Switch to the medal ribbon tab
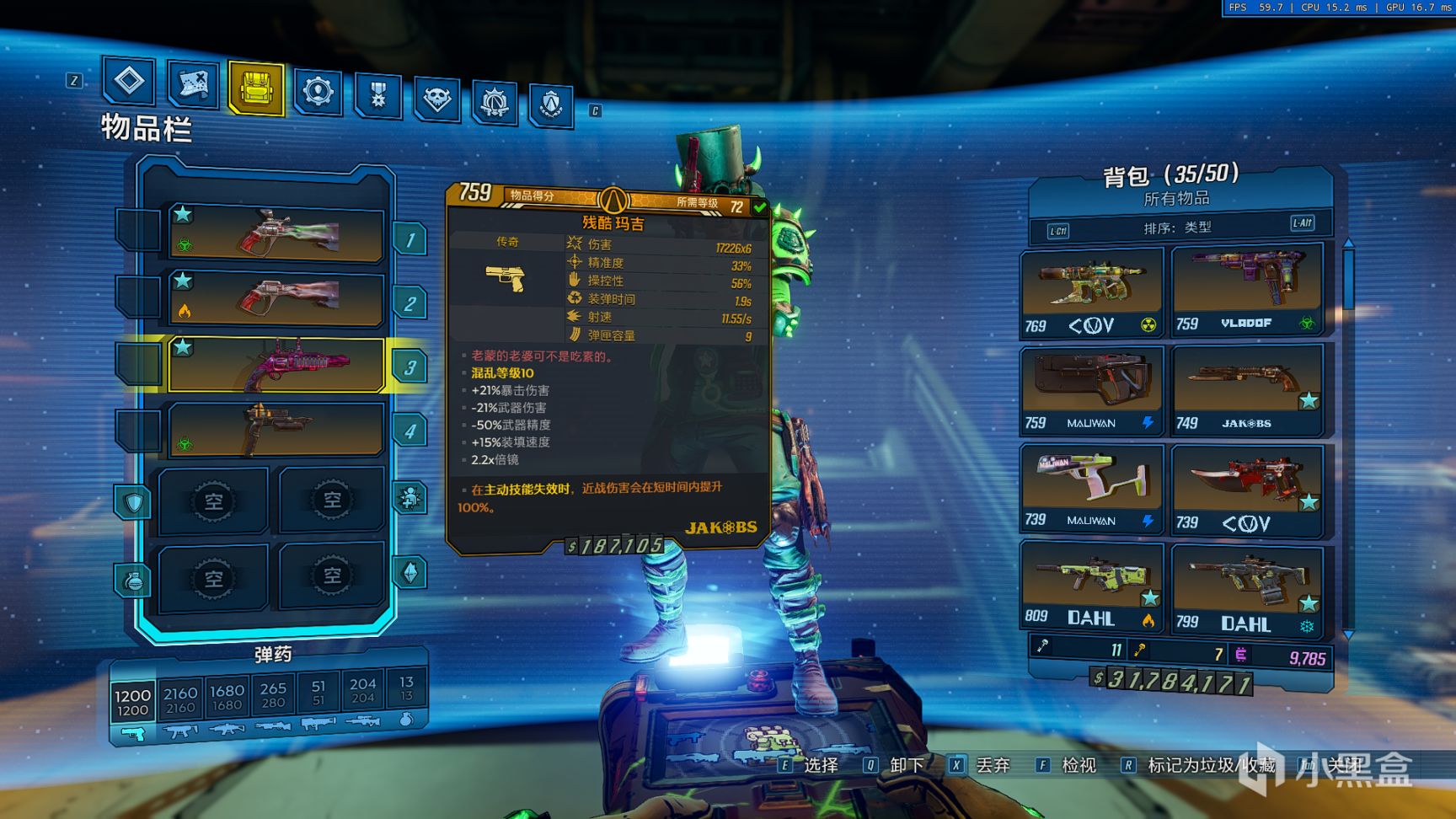1456x819 pixels. coord(377,95)
